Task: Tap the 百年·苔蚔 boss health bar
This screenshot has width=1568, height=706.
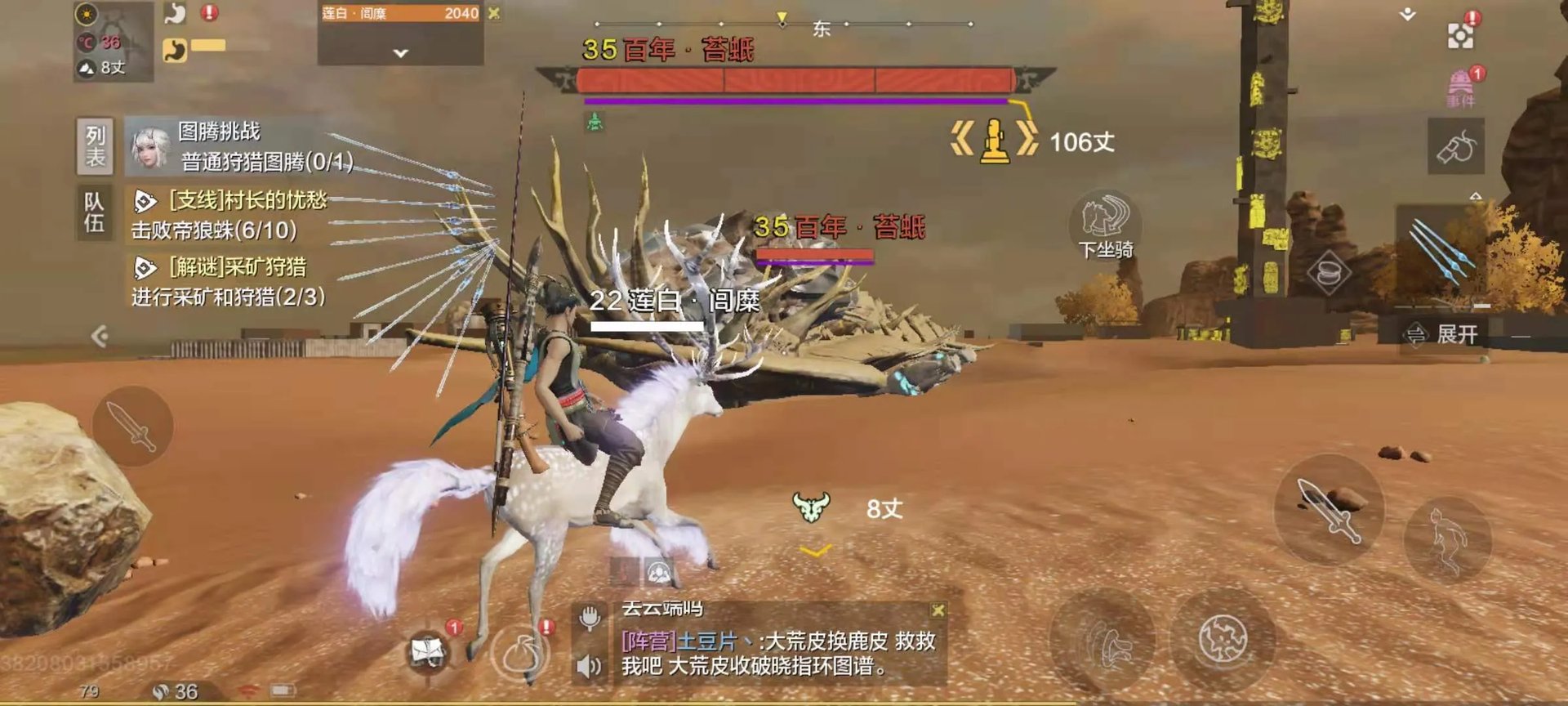Action: coord(796,79)
